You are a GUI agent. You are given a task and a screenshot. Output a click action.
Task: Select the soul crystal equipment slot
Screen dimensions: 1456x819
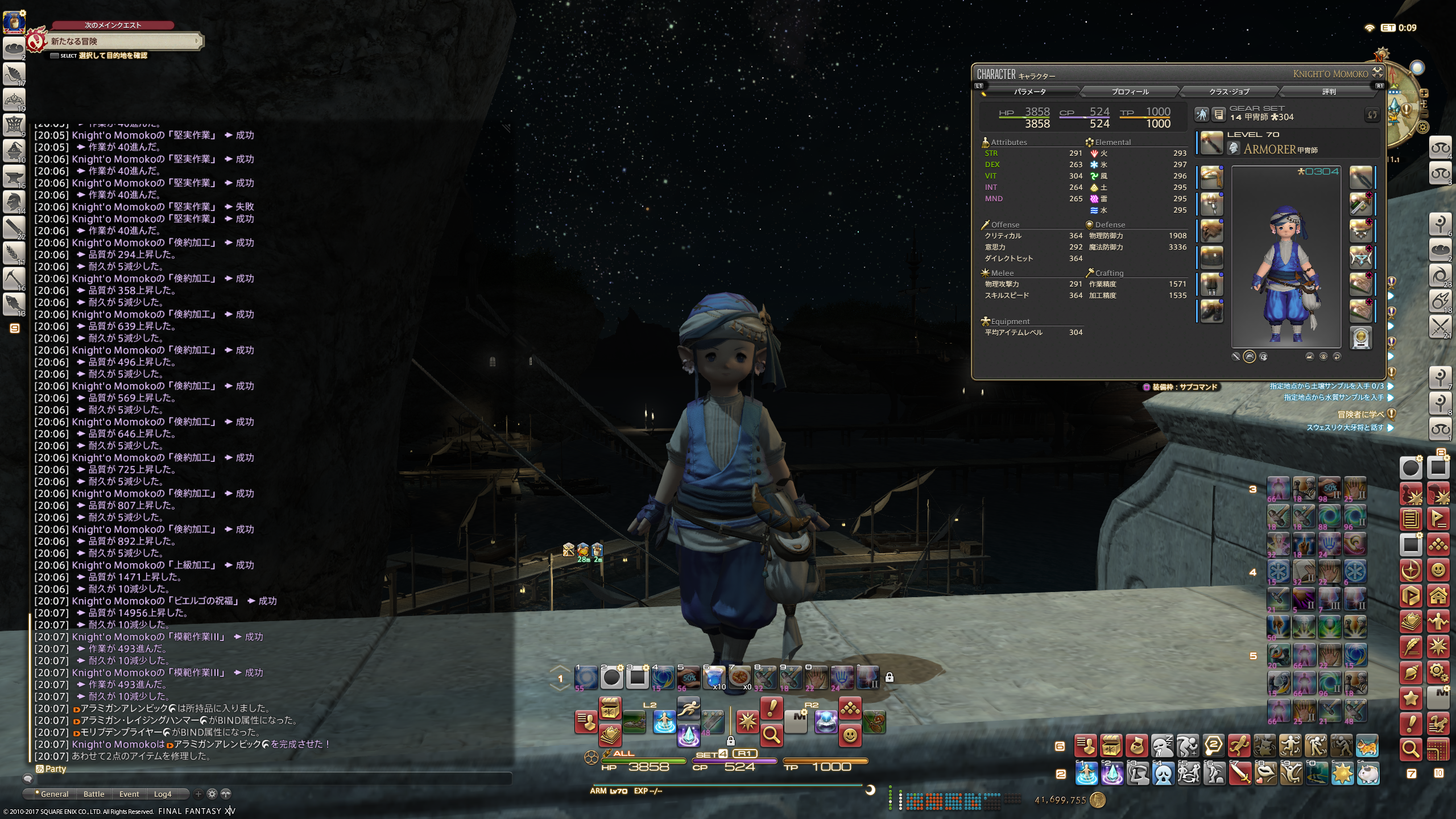click(1361, 337)
